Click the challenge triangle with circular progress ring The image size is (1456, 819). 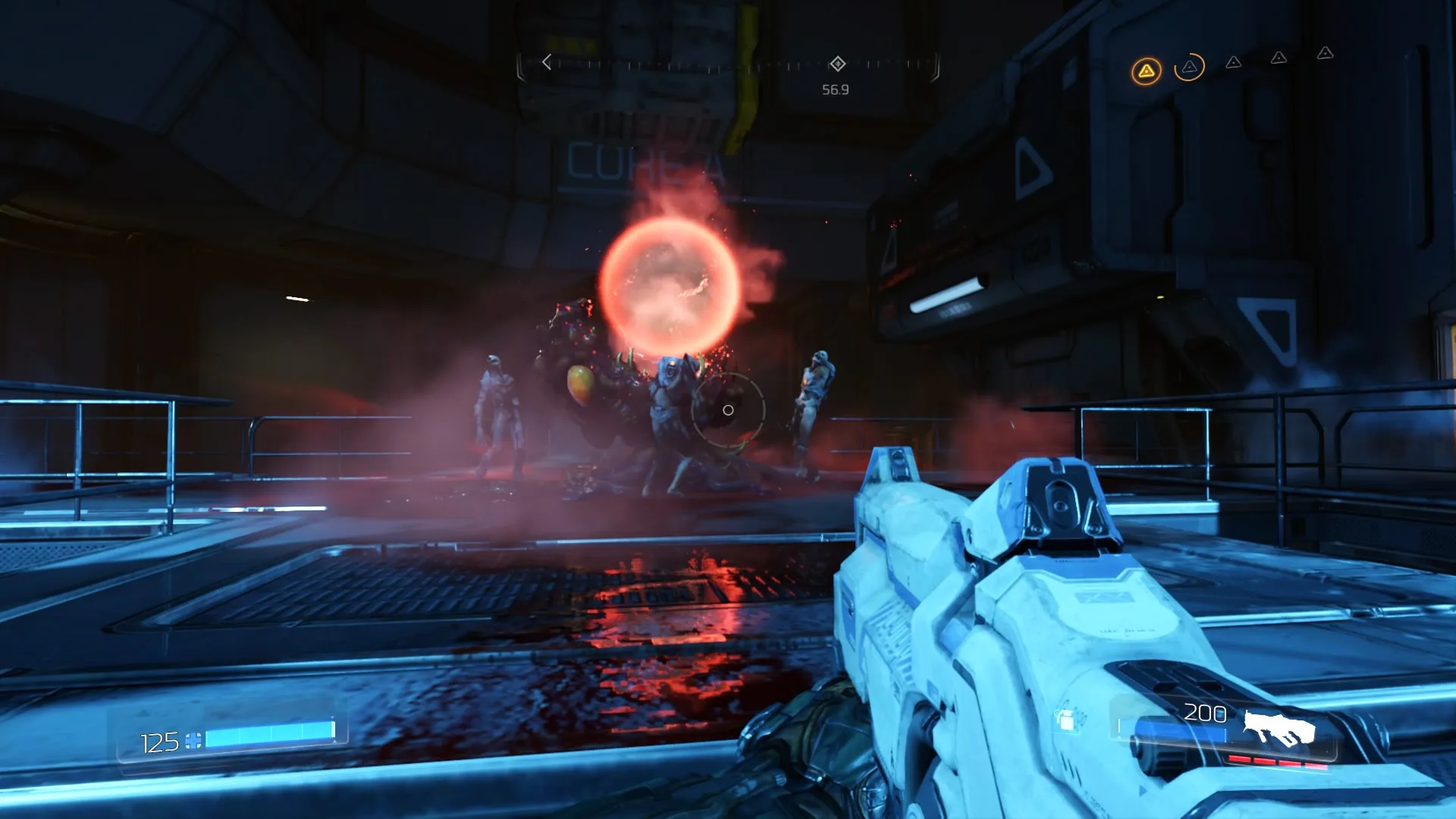click(1191, 68)
